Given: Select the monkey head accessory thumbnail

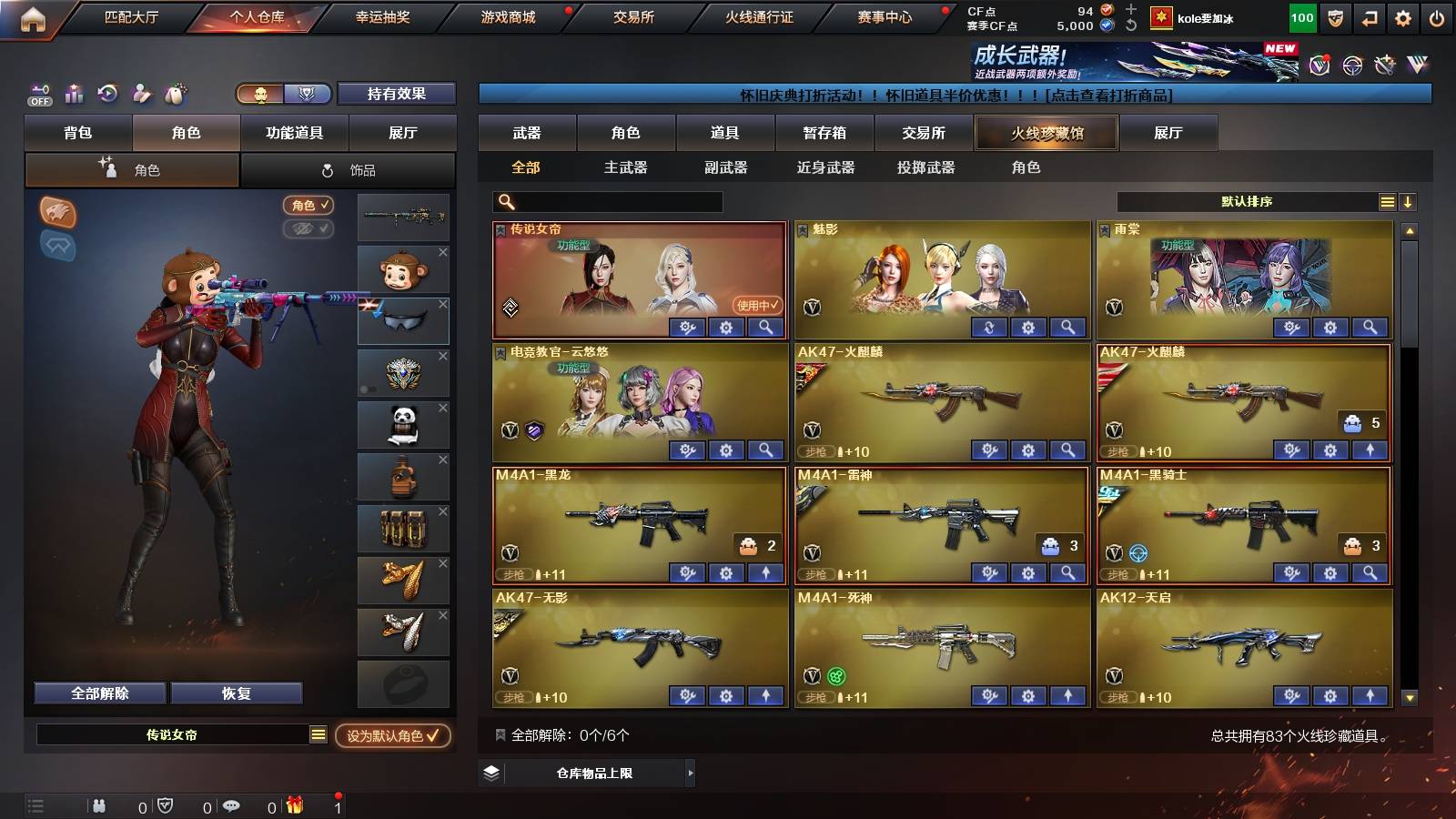Looking at the screenshot, I should pyautogui.click(x=403, y=269).
